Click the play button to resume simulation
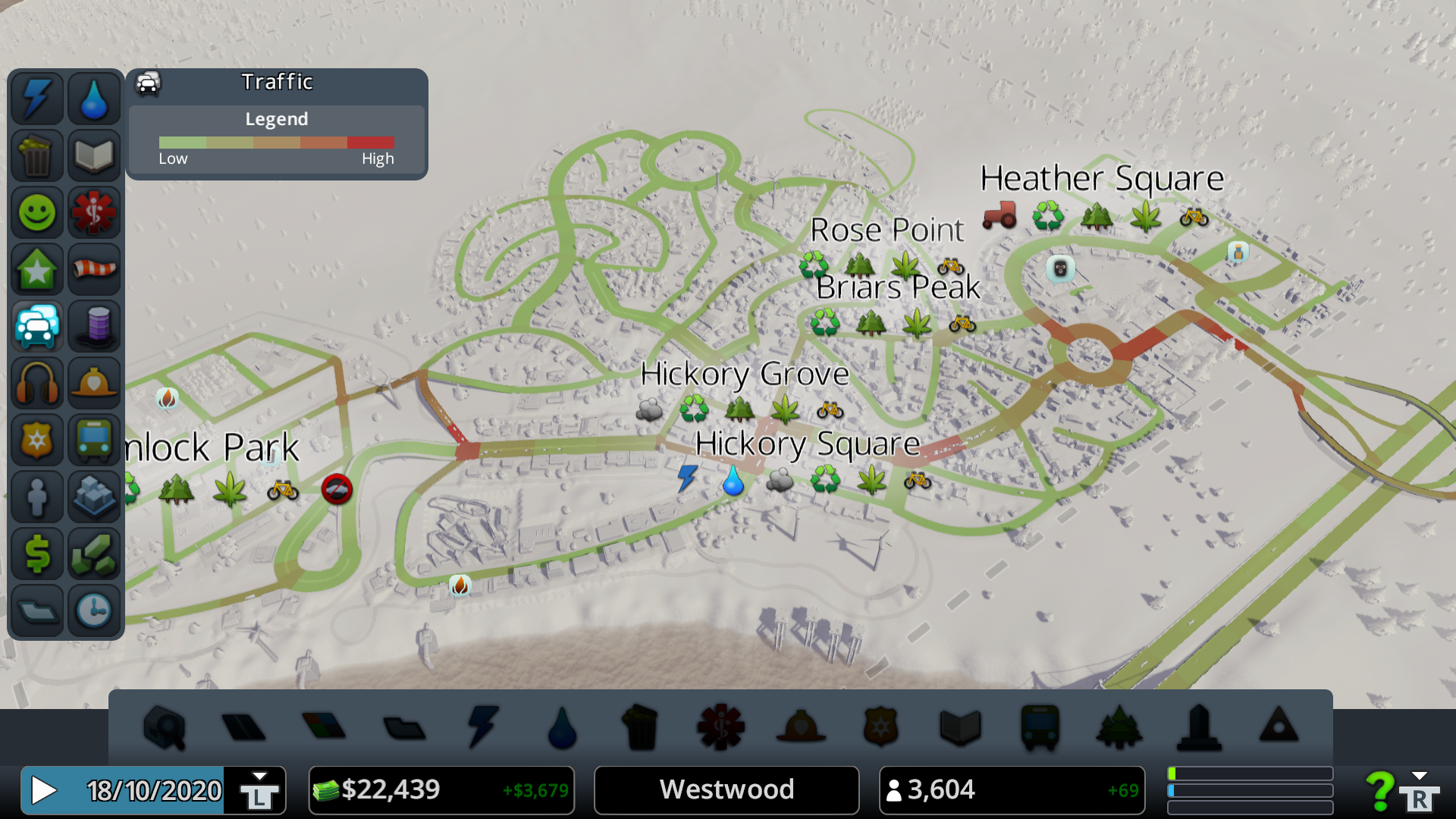The image size is (1456, 819). pos(44,790)
